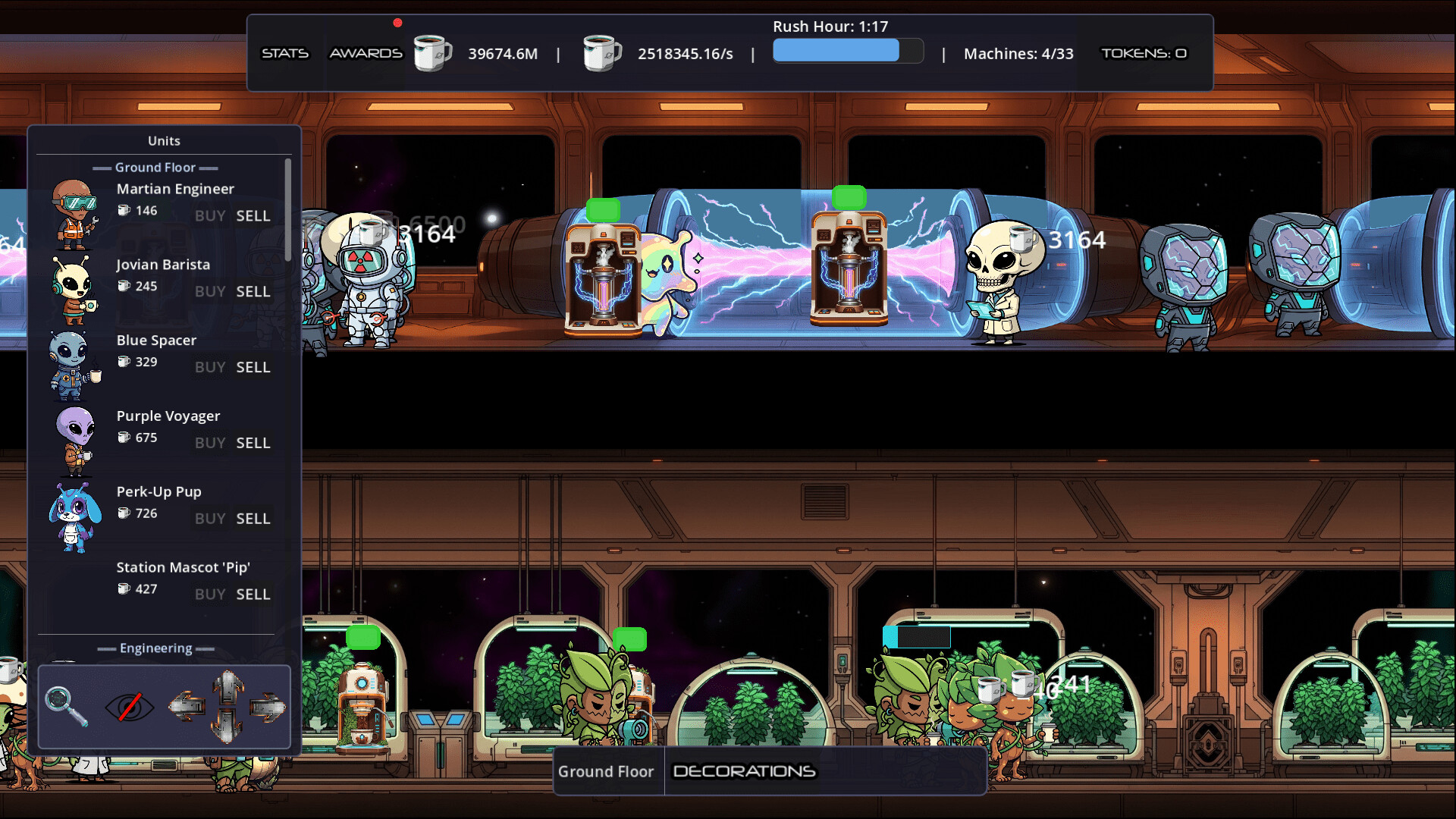The image size is (1456, 819).
Task: Click the Rush Hour progress bar
Action: [x=847, y=50]
